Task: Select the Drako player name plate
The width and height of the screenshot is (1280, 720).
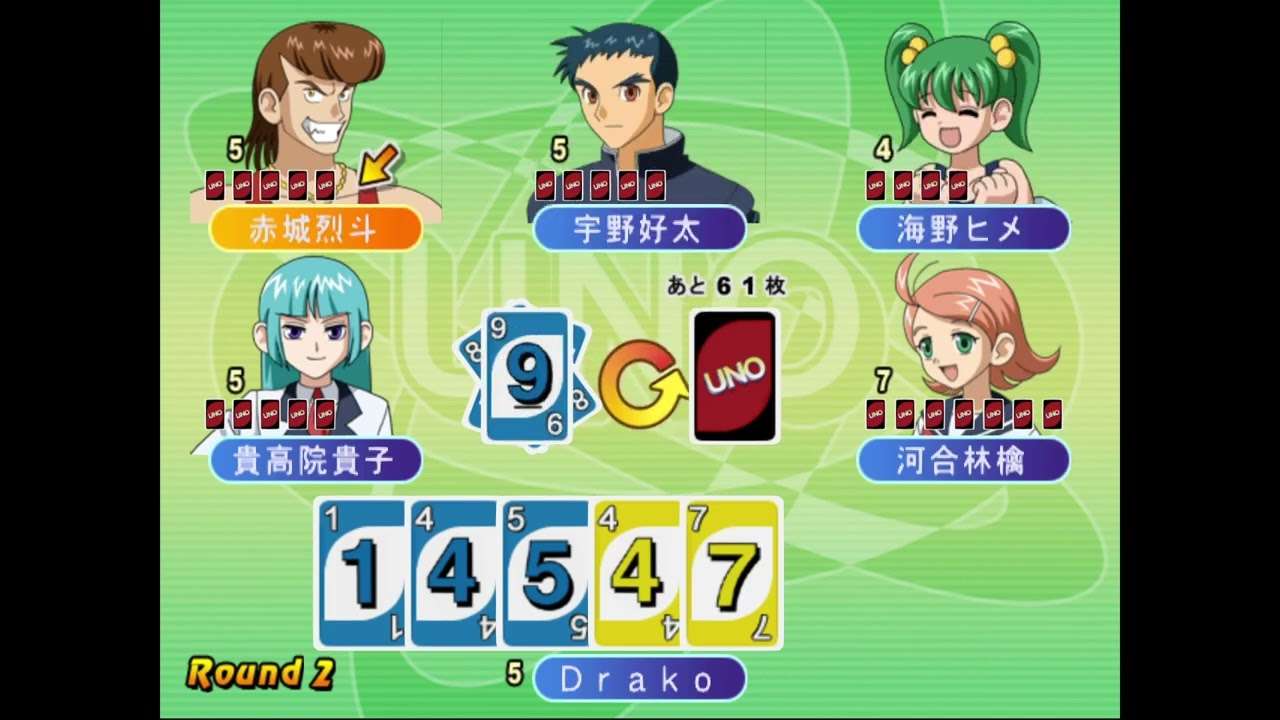Action: (639, 679)
